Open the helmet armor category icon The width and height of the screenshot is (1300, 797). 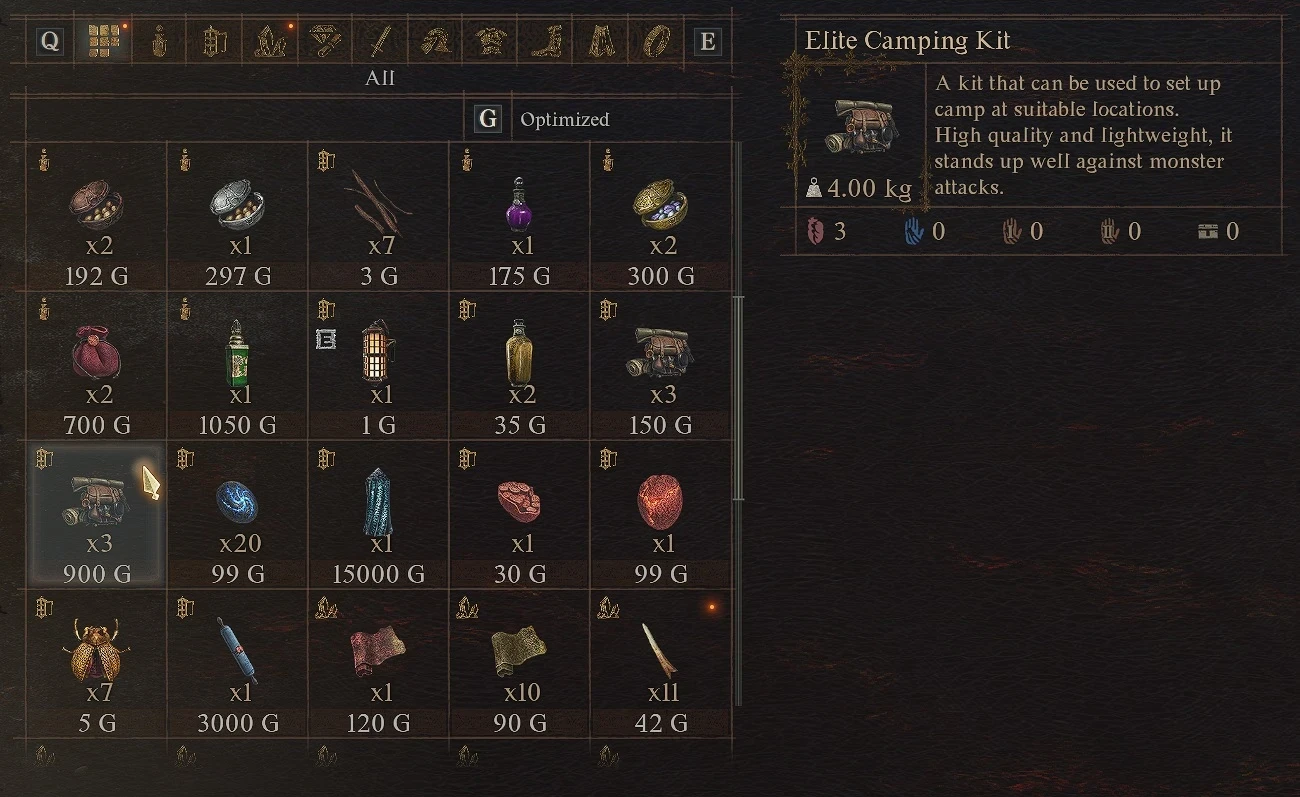pos(433,42)
